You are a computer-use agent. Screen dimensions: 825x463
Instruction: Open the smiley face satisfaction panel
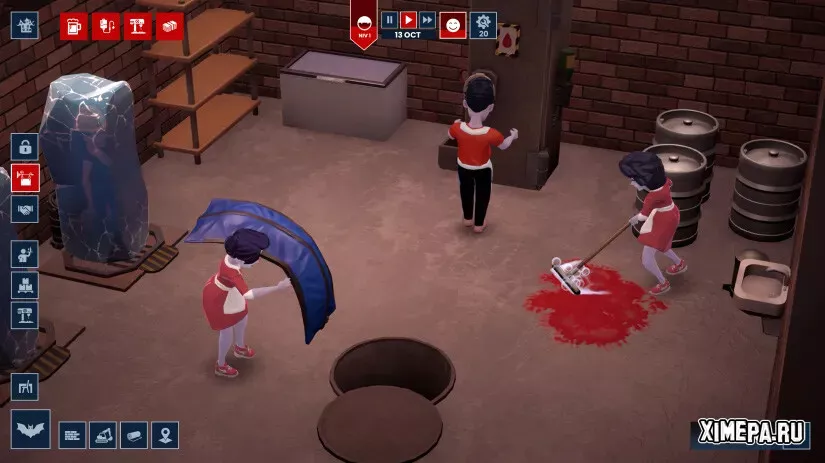click(453, 25)
